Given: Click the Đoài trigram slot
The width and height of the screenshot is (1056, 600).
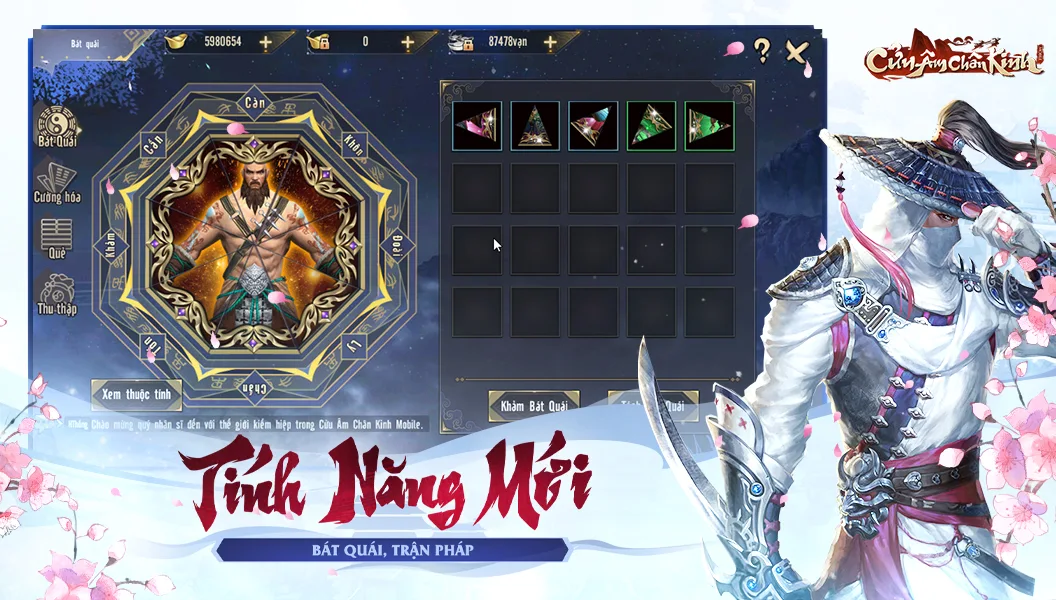Looking at the screenshot, I should coord(395,245).
